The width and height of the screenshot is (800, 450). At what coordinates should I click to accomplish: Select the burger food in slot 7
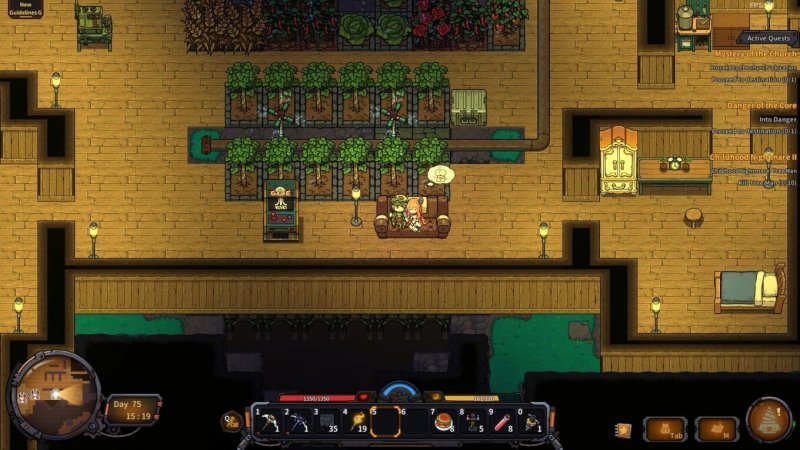coord(444,422)
